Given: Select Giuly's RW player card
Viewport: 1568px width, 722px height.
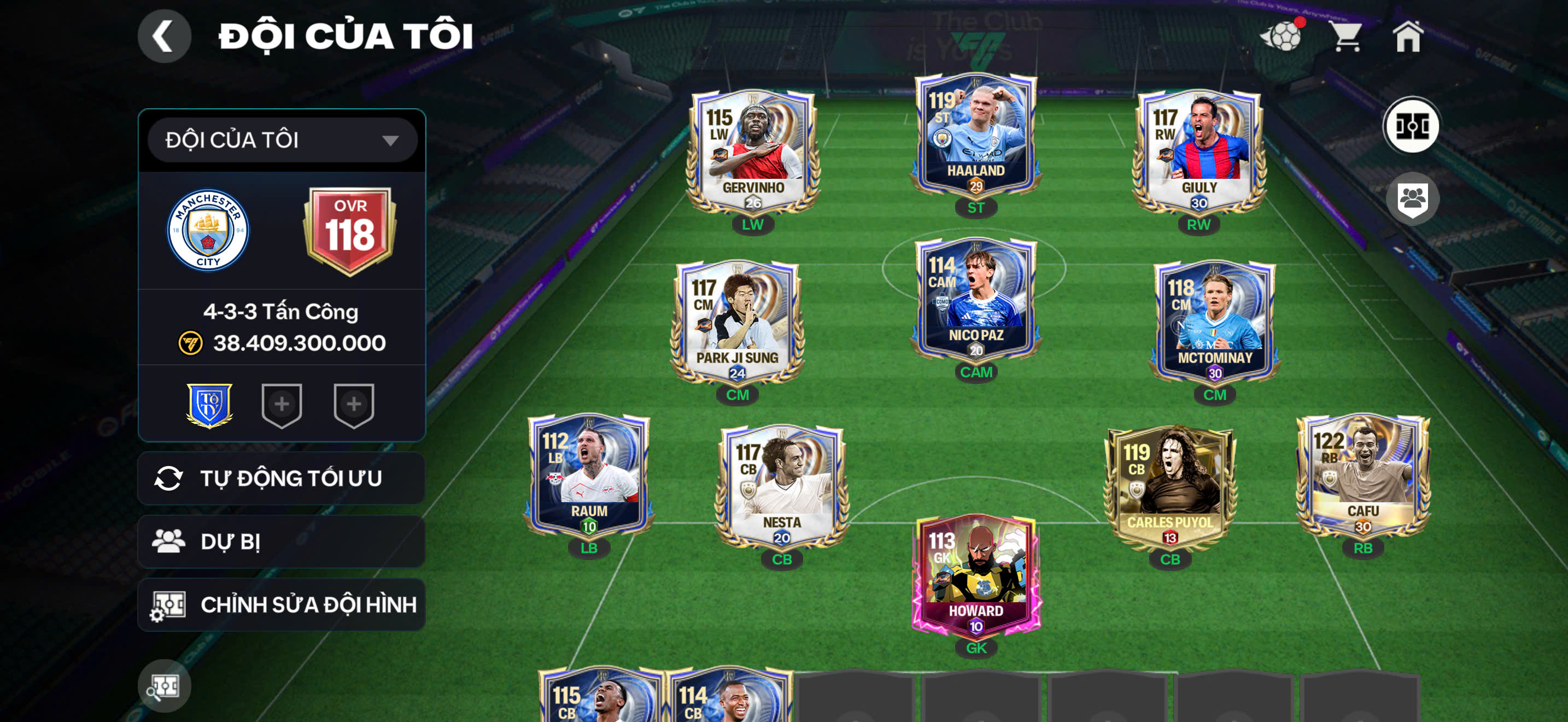Looking at the screenshot, I should [1198, 151].
